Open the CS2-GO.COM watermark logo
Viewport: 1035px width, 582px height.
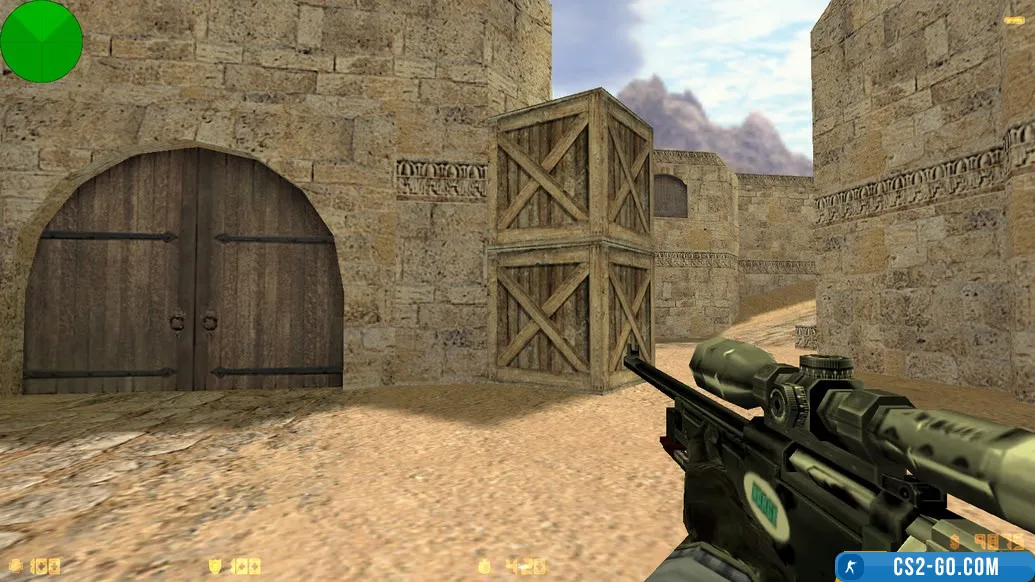934,567
